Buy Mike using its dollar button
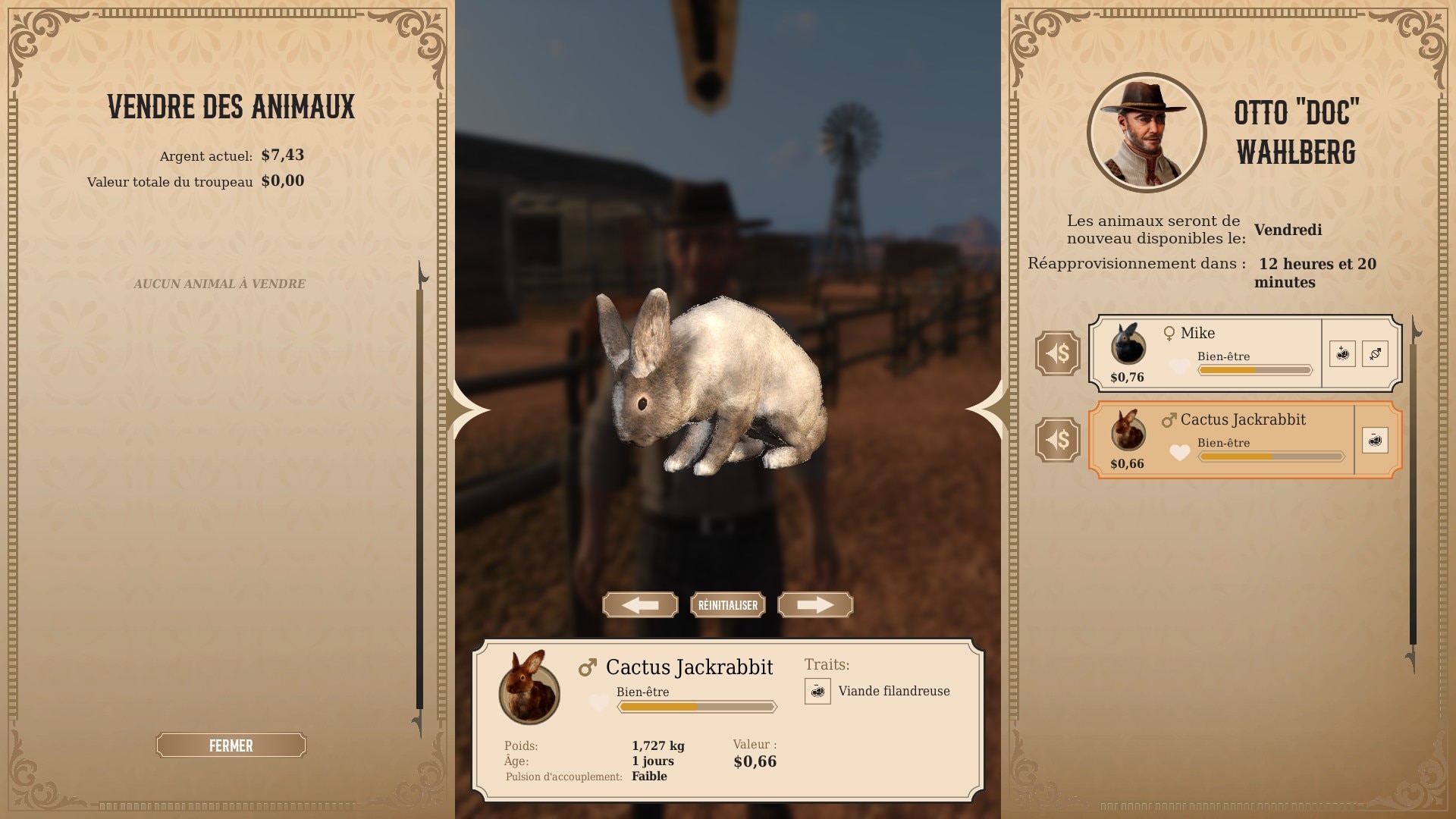The height and width of the screenshot is (819, 1456). [1057, 353]
